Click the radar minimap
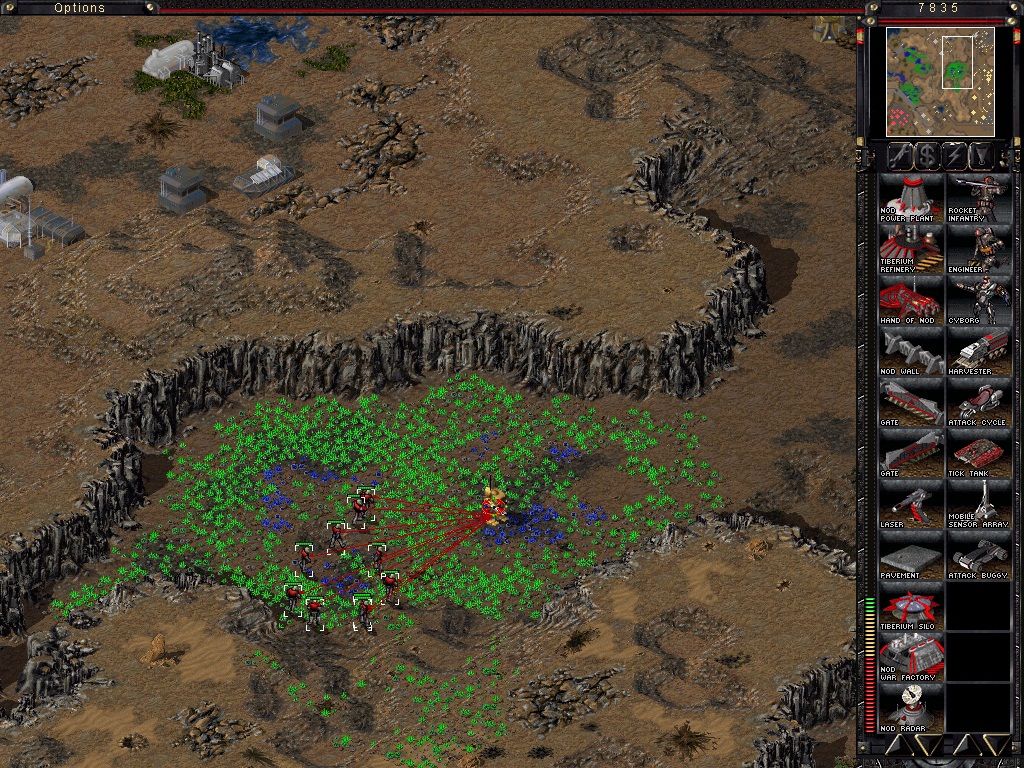 940,82
